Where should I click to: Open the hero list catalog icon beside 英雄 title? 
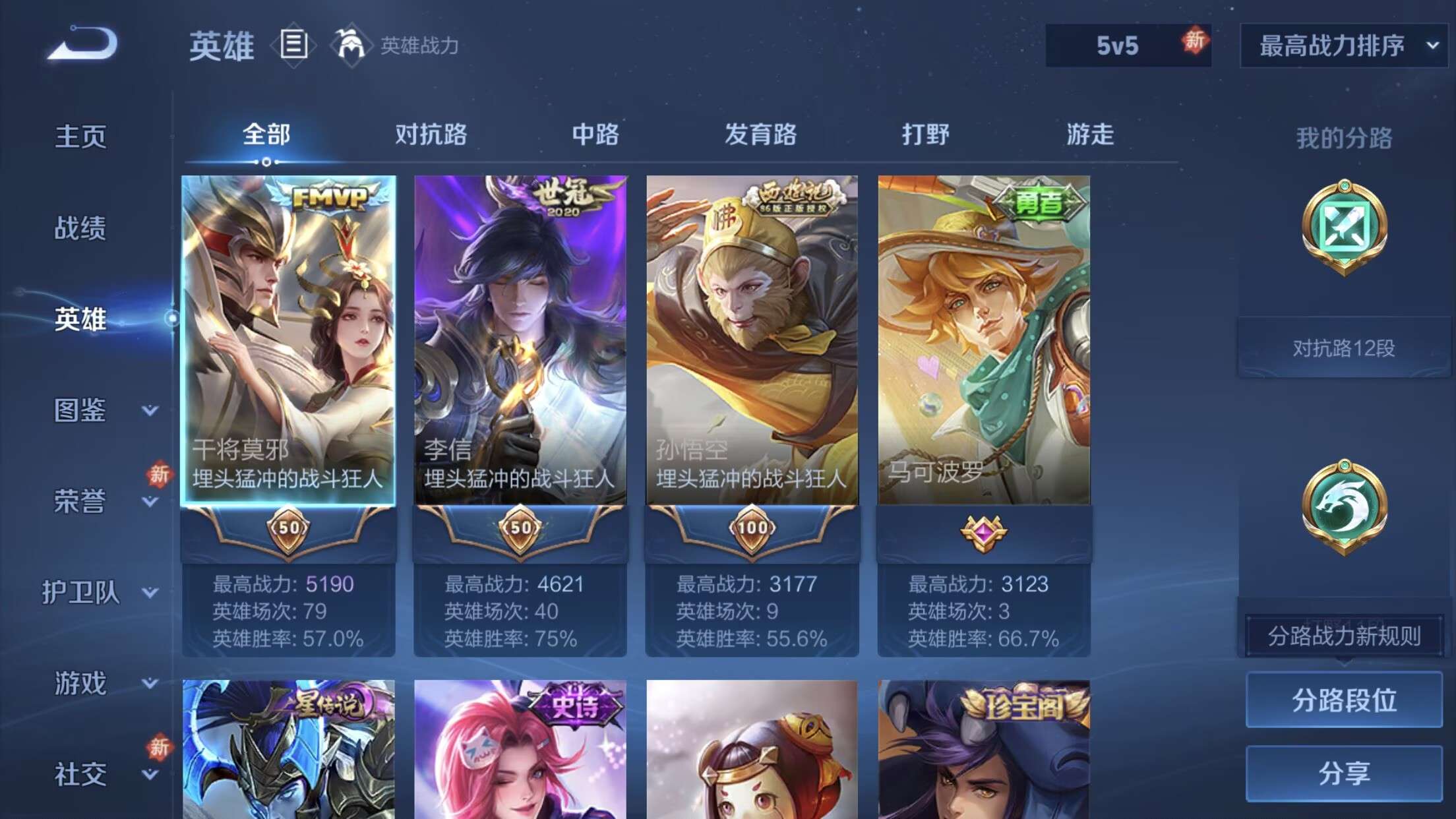[x=292, y=46]
